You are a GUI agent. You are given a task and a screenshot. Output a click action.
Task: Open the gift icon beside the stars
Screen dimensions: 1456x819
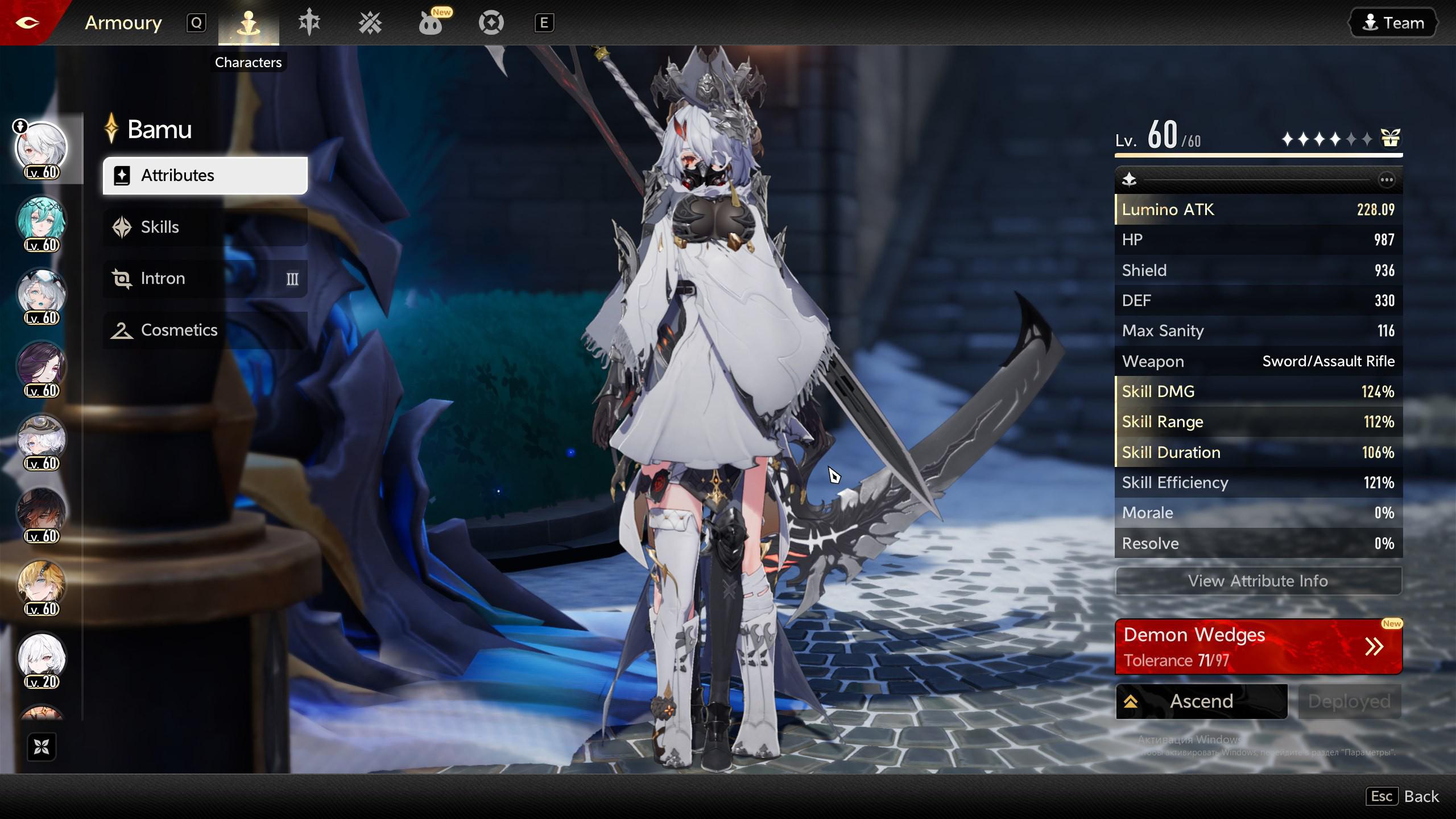1391,138
